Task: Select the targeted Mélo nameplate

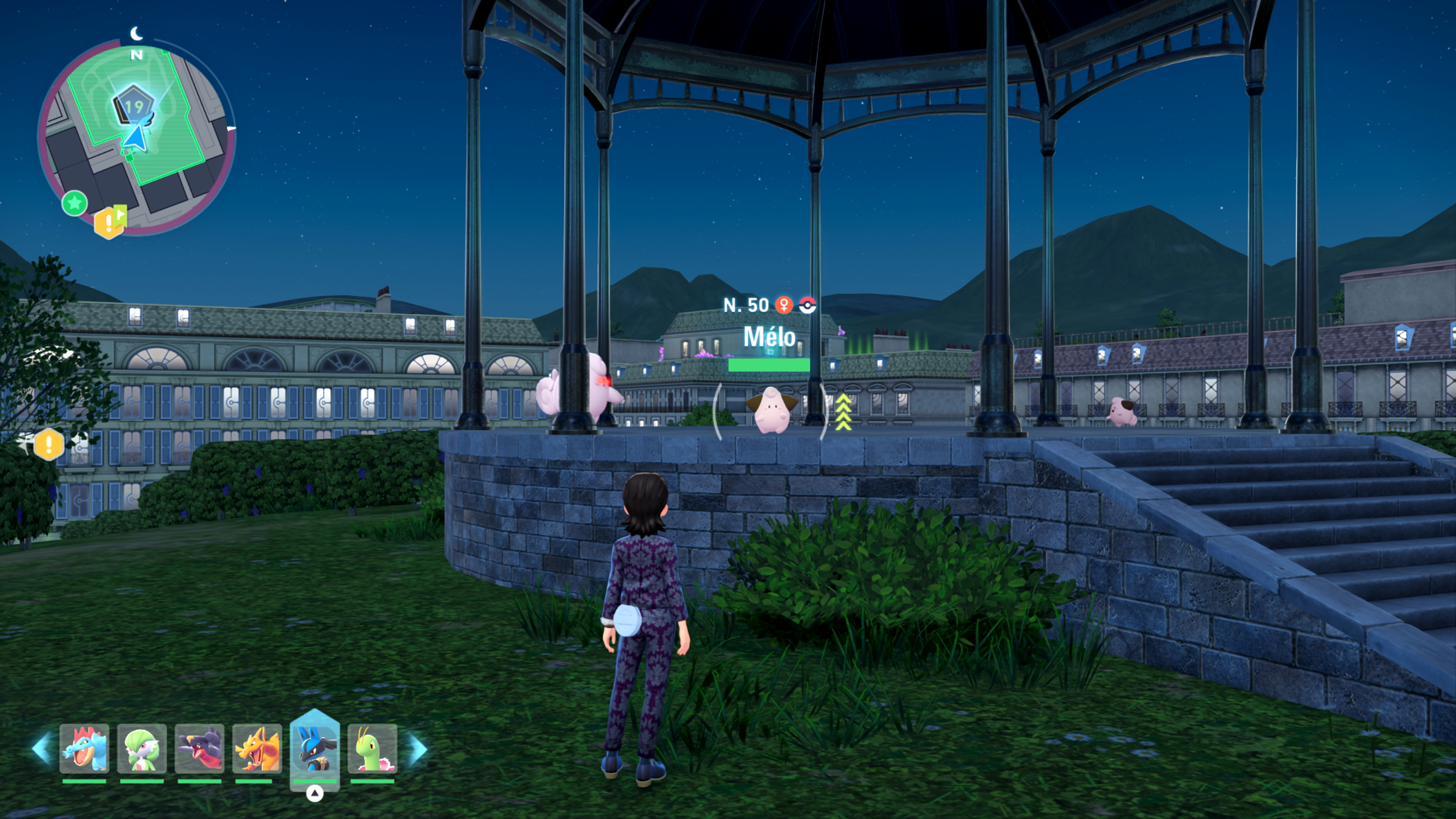Action: [769, 337]
